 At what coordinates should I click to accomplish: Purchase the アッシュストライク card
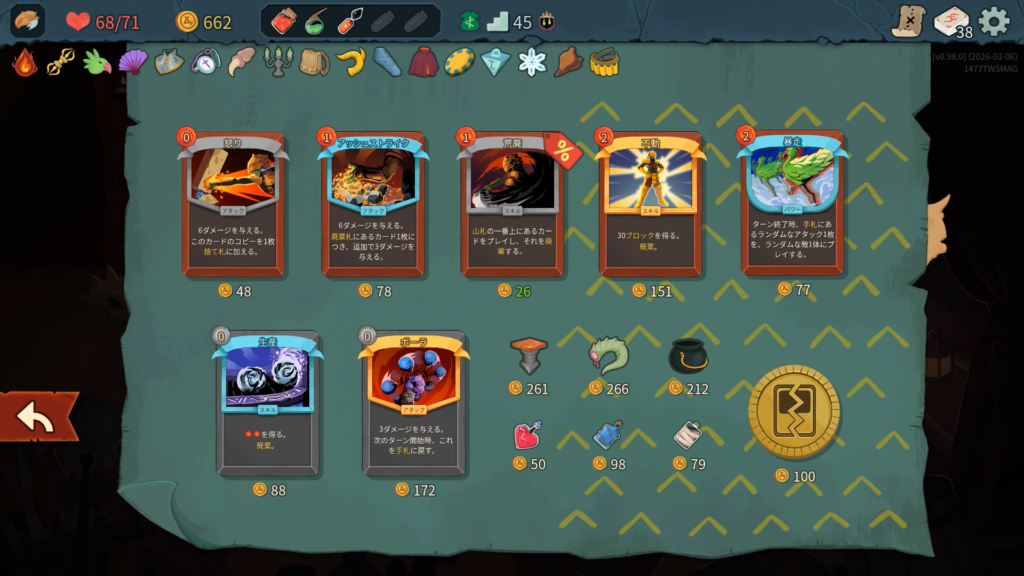(373, 205)
